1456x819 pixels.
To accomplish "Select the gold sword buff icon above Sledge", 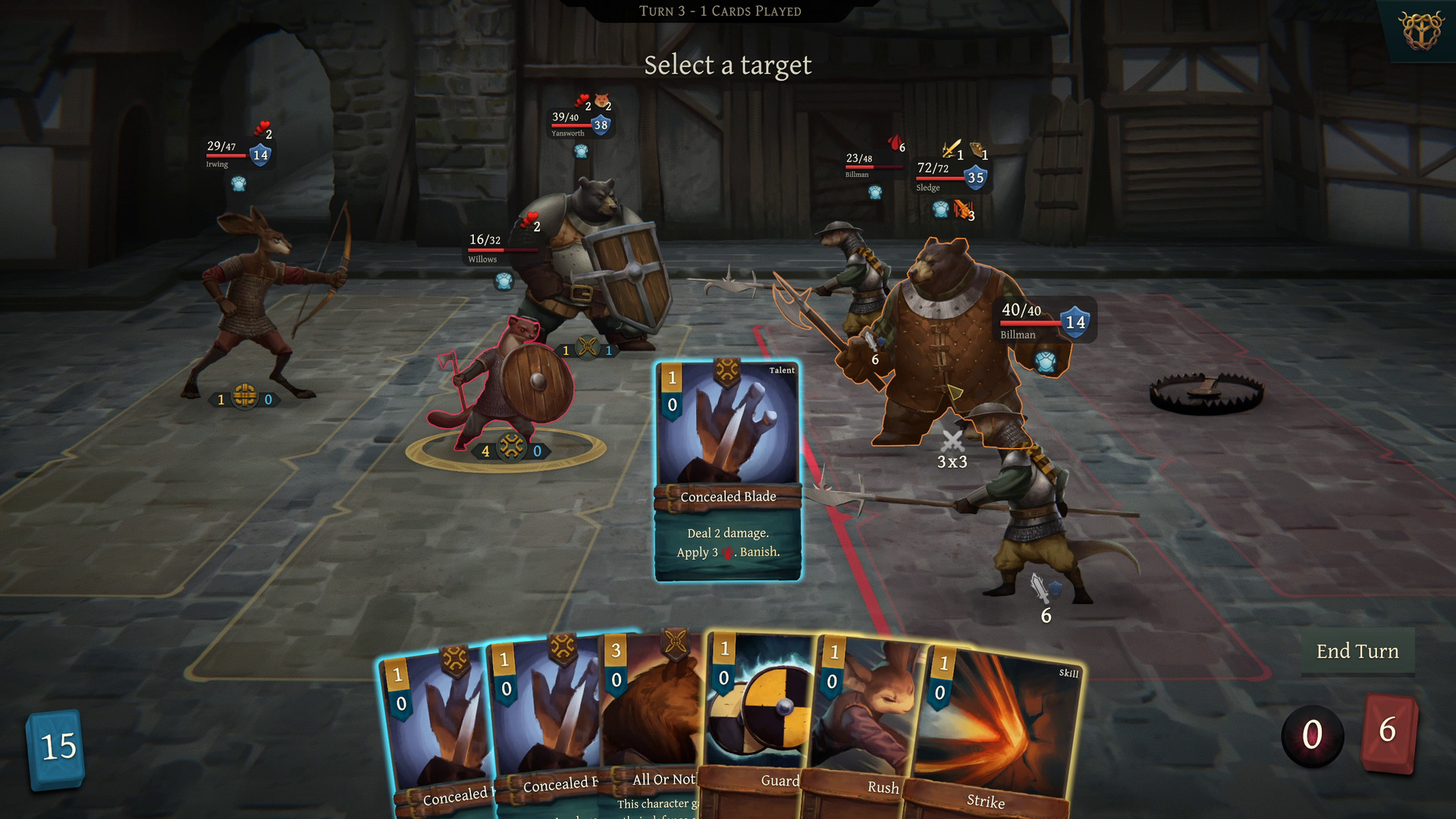I will (952, 149).
